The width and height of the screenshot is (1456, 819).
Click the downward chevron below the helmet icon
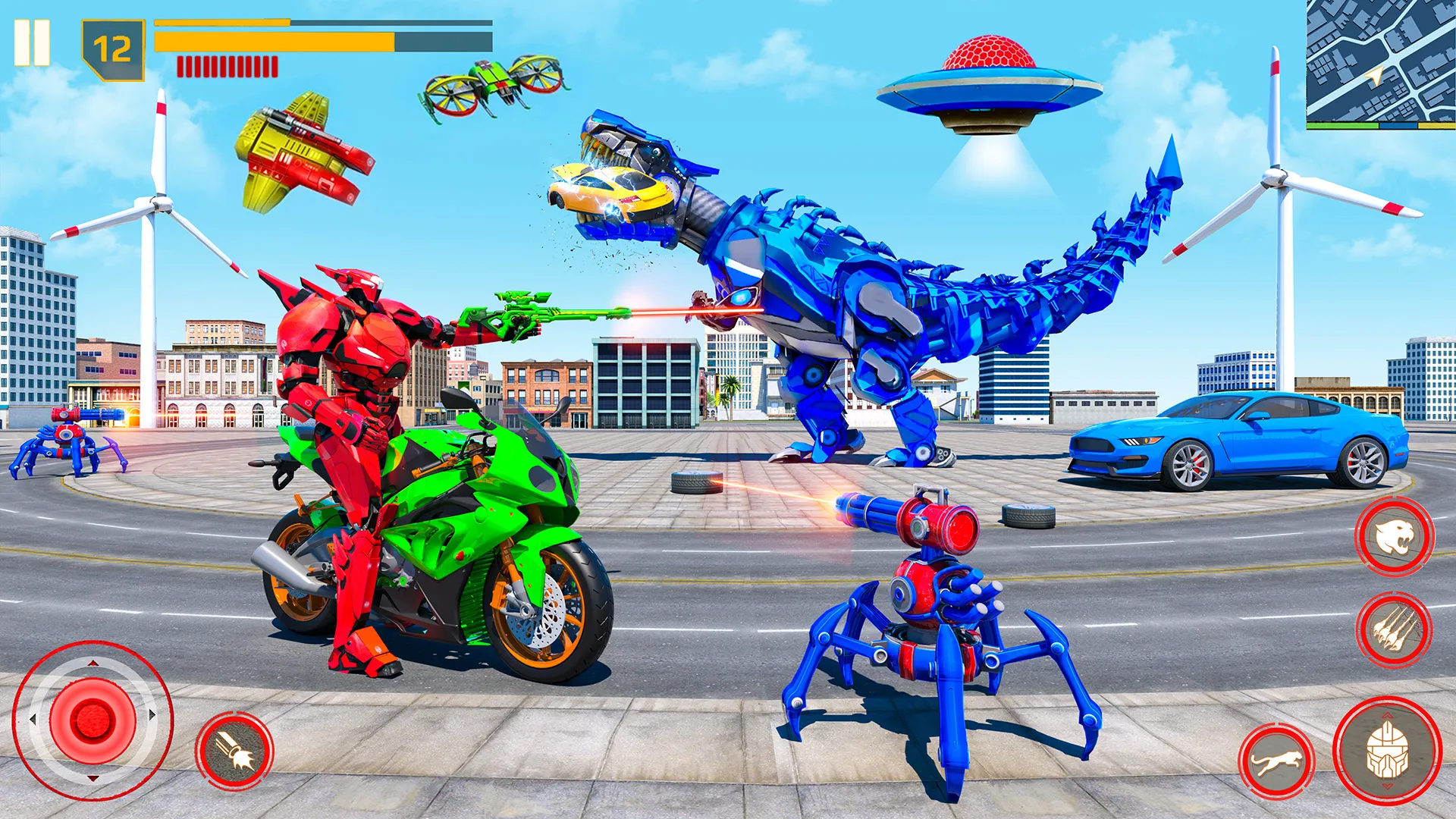[x=1388, y=786]
